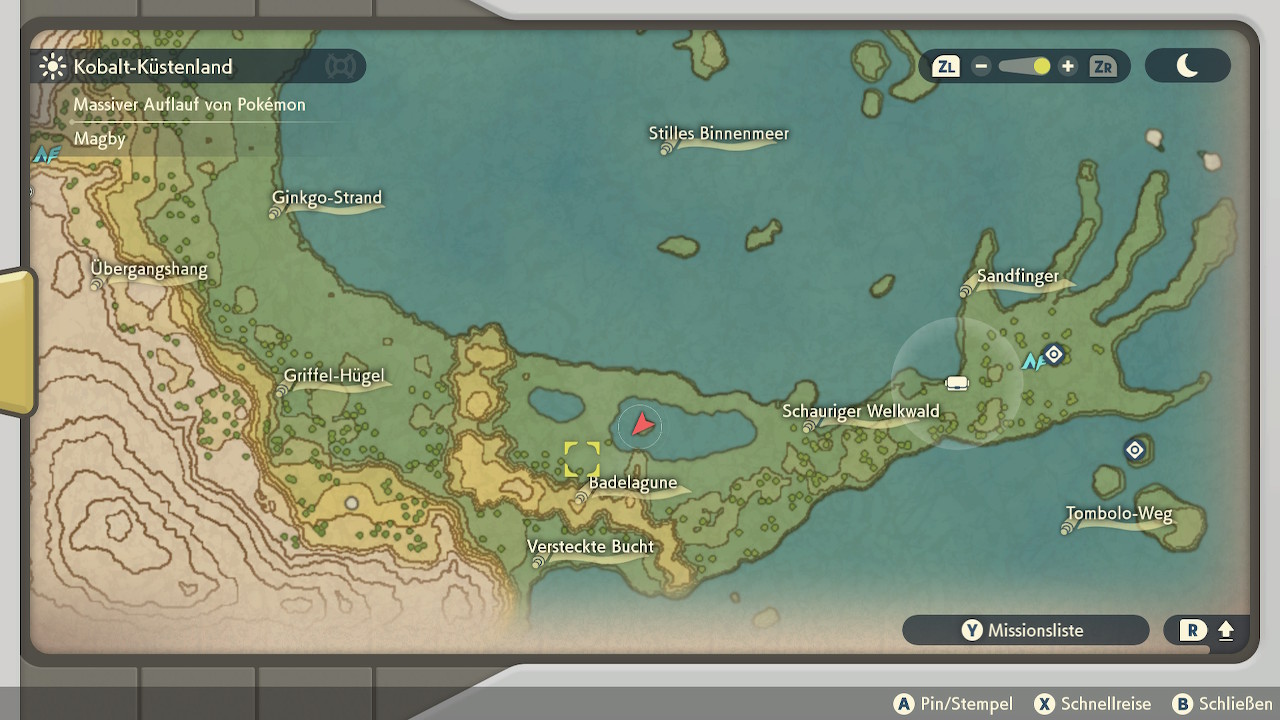Select the Stilles Binnenmeer location label
Screen dimensions: 1280x720
pos(718,134)
